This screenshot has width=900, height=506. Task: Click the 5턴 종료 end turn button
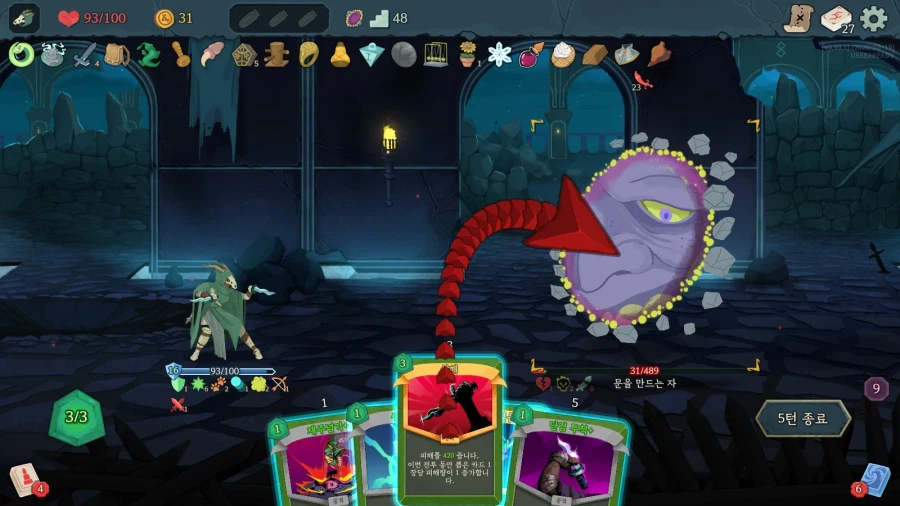click(x=804, y=418)
